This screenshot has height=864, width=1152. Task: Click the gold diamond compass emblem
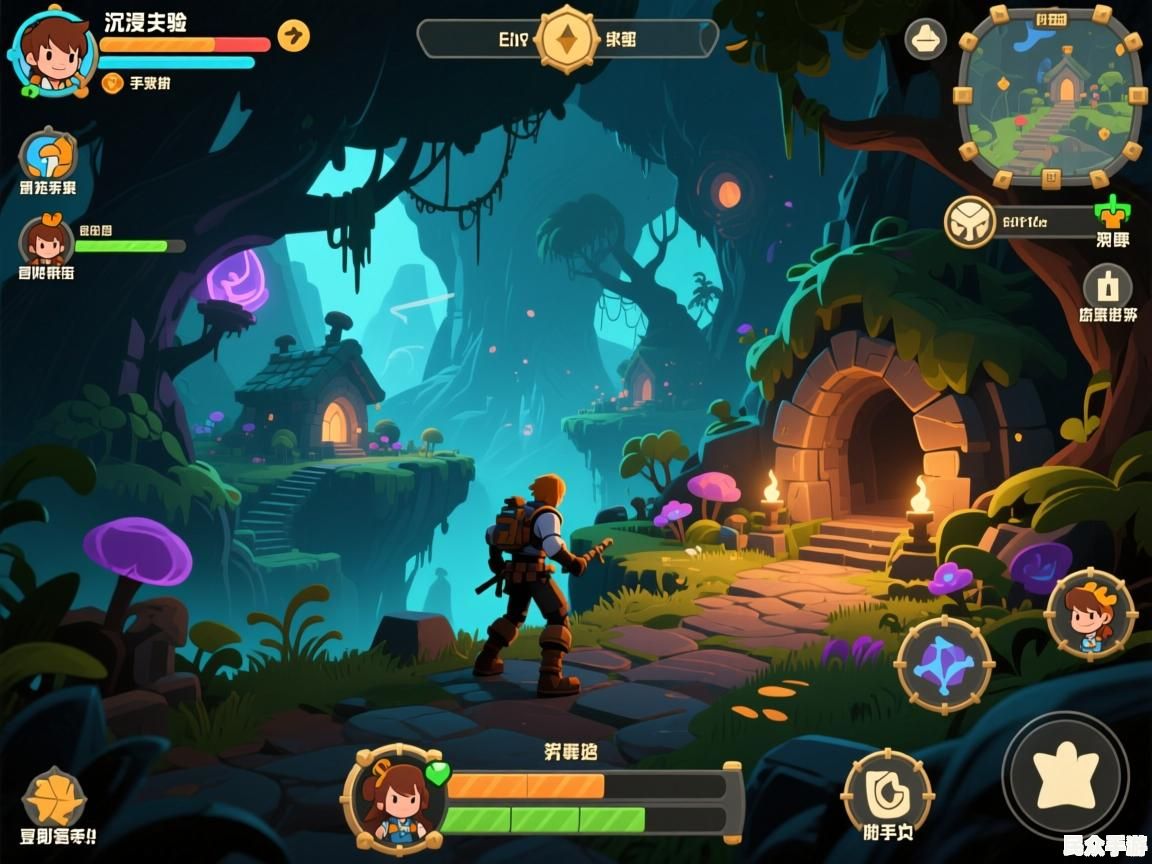click(567, 39)
